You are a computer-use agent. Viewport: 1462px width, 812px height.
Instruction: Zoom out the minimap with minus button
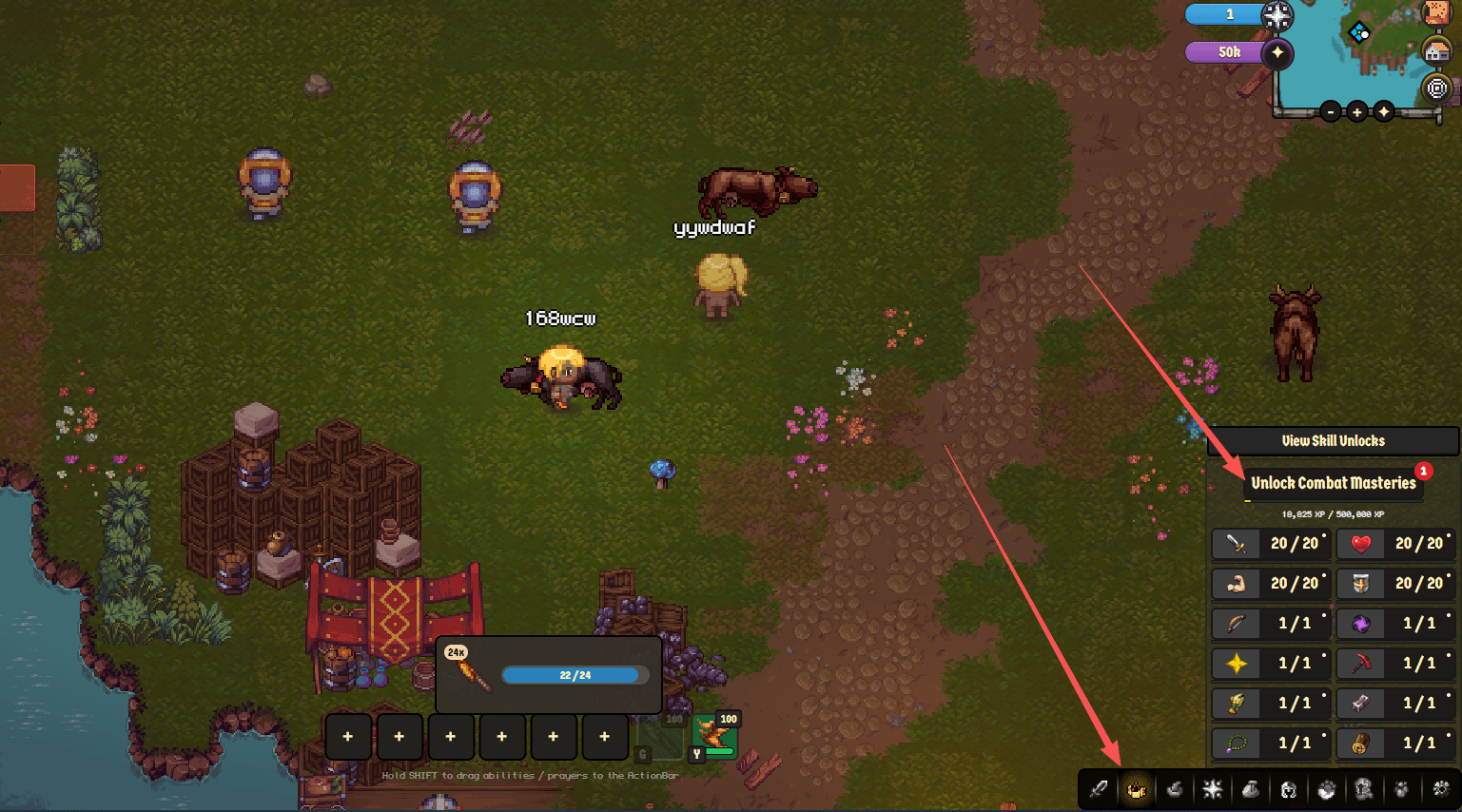1331,112
